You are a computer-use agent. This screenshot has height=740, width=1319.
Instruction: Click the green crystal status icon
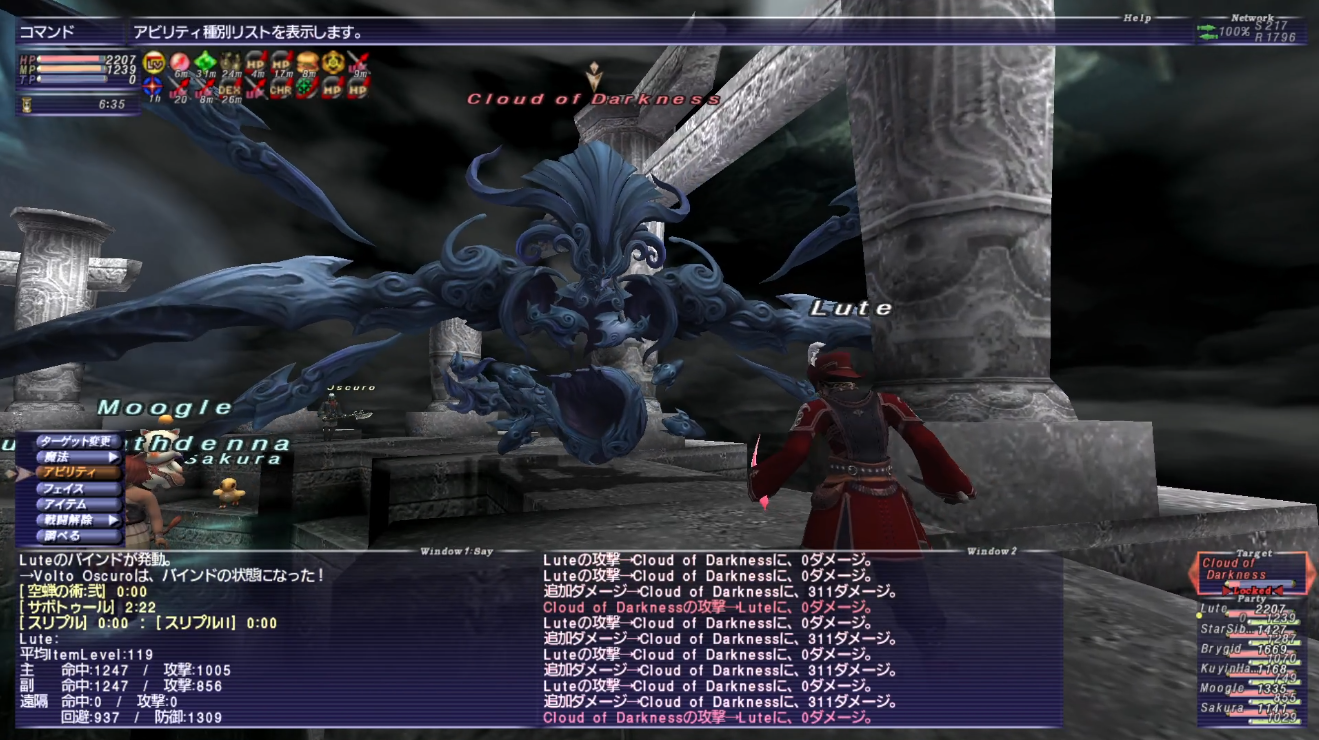coord(205,62)
